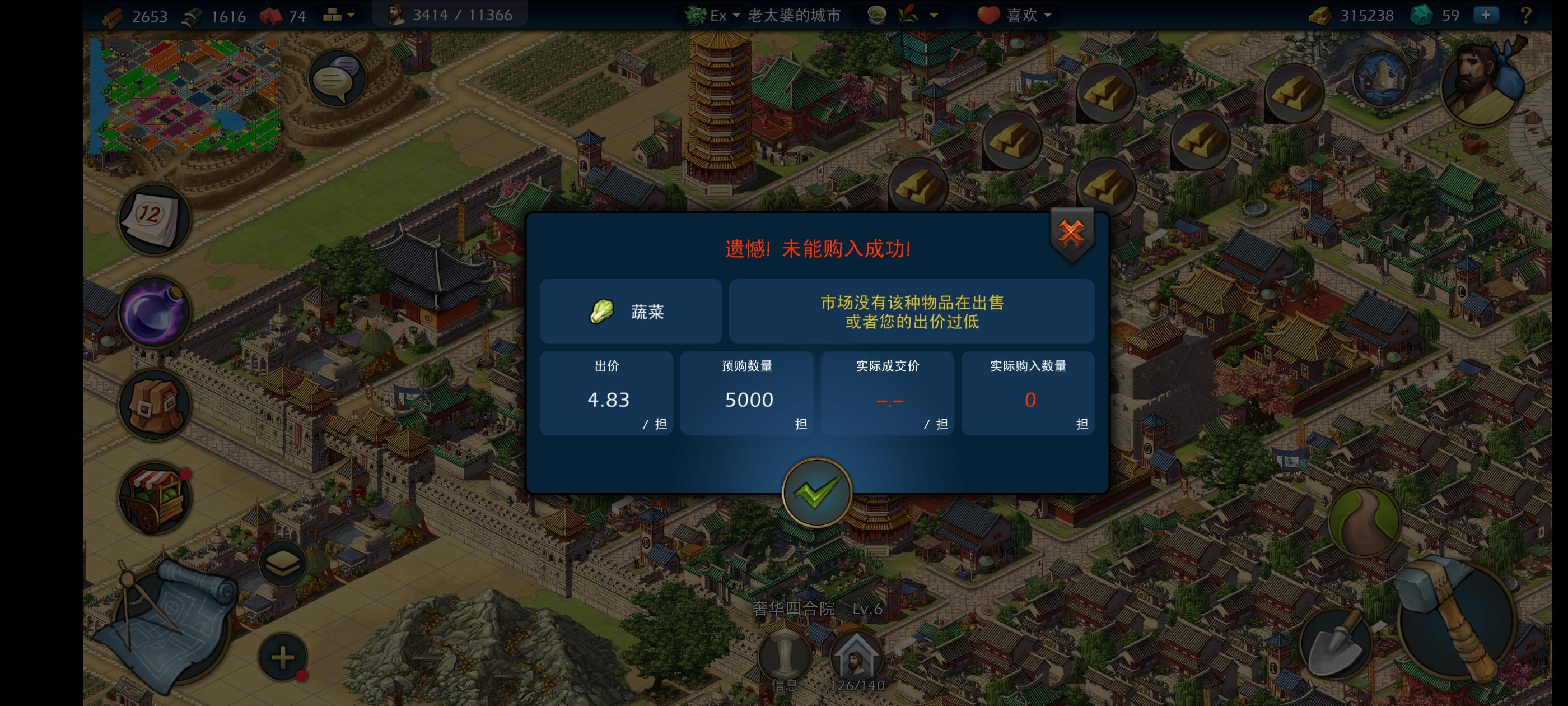1568x706 pixels.
Task: Confirm with the green checkmark button
Action: point(818,494)
